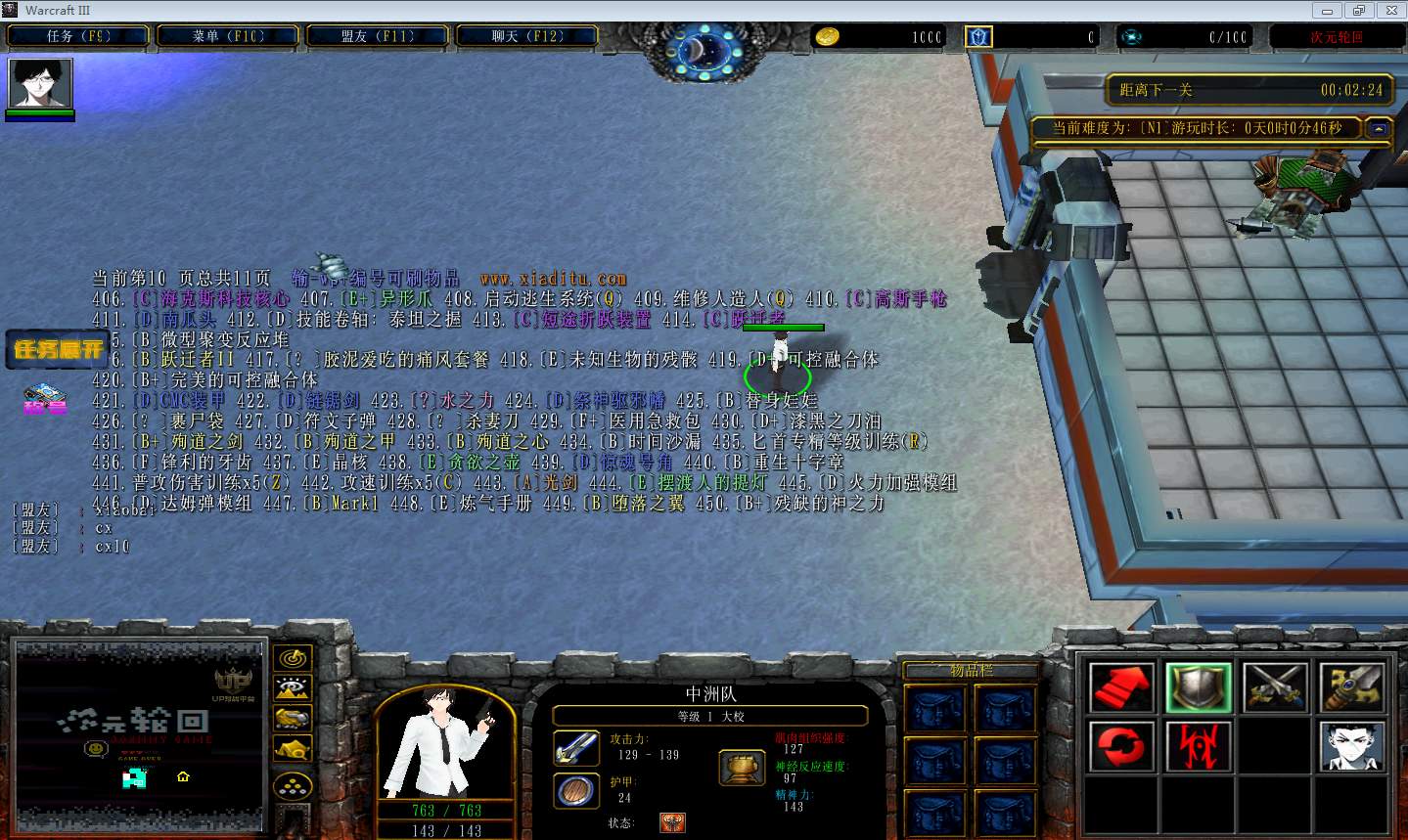1408x840 pixels.
Task: Open chat with the 聊天 (F12) button
Action: coord(527,34)
